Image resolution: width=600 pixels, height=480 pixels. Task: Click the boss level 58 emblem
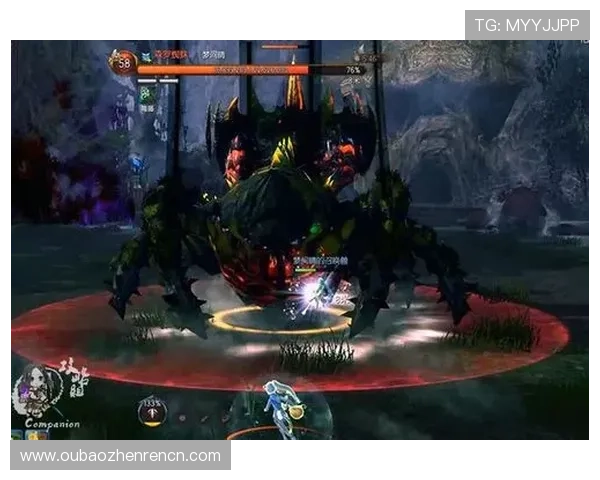pyautogui.click(x=124, y=62)
